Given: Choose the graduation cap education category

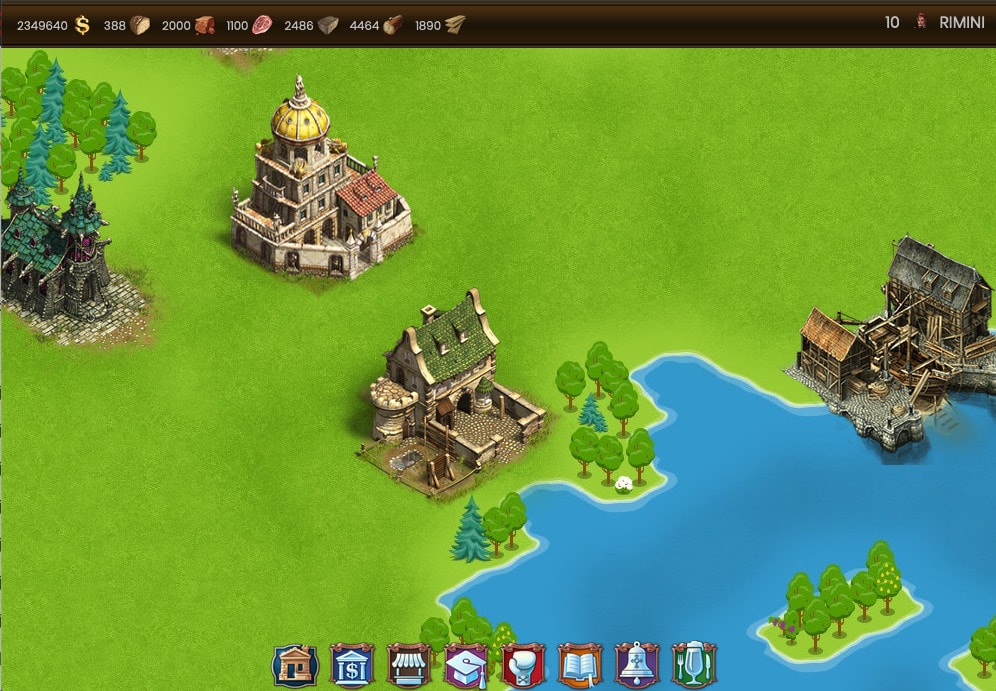Looking at the screenshot, I should point(466,665).
